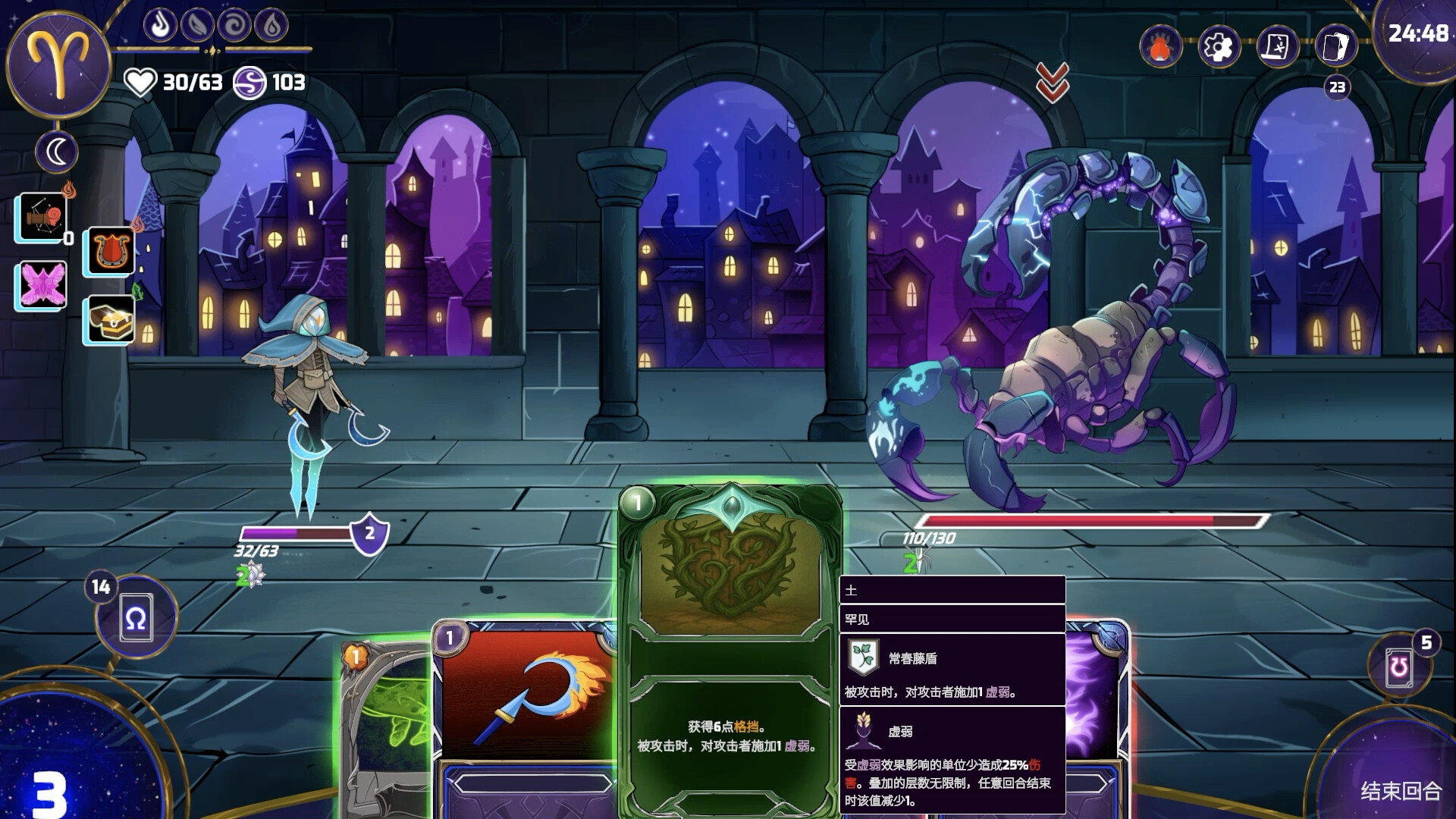The width and height of the screenshot is (1456, 819).
Task: Inspect the crossbow relic
Action: pyautogui.click(x=42, y=218)
